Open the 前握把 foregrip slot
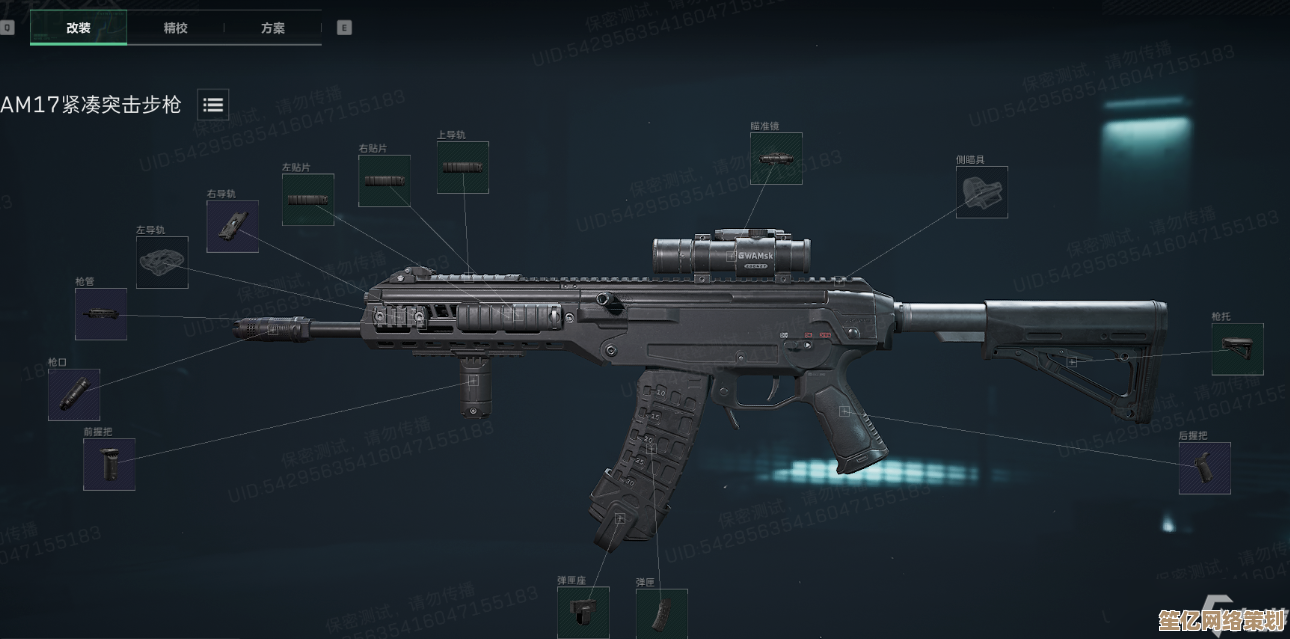1290x639 pixels. click(109, 464)
